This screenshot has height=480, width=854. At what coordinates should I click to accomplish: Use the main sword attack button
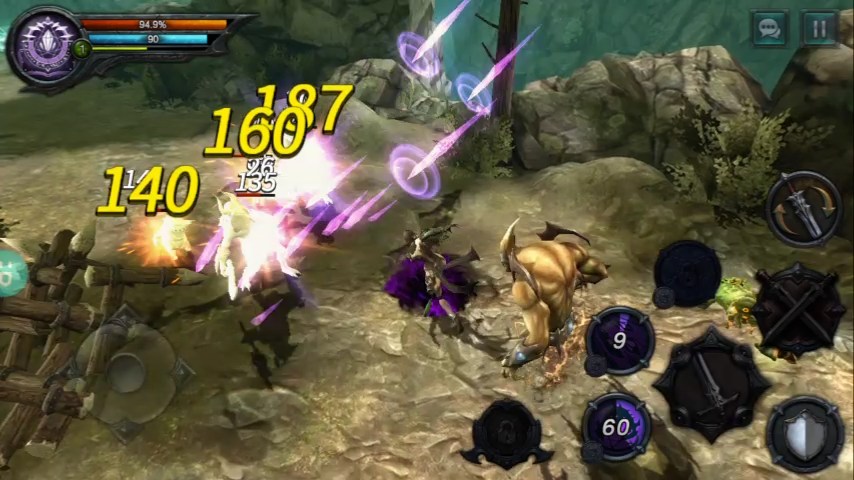click(711, 382)
